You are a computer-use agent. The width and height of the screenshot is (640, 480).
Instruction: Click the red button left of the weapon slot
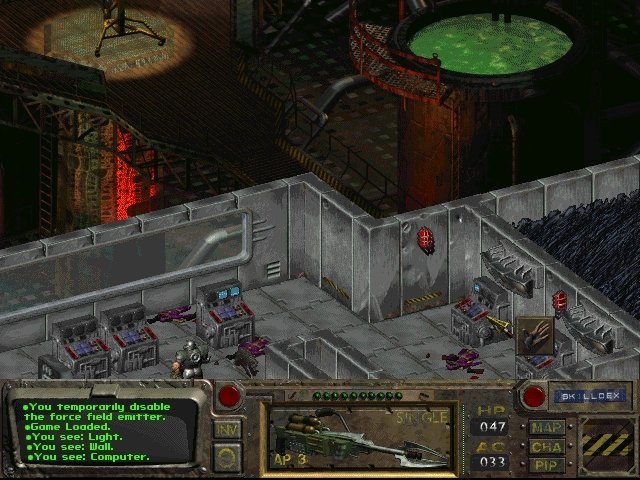229,395
